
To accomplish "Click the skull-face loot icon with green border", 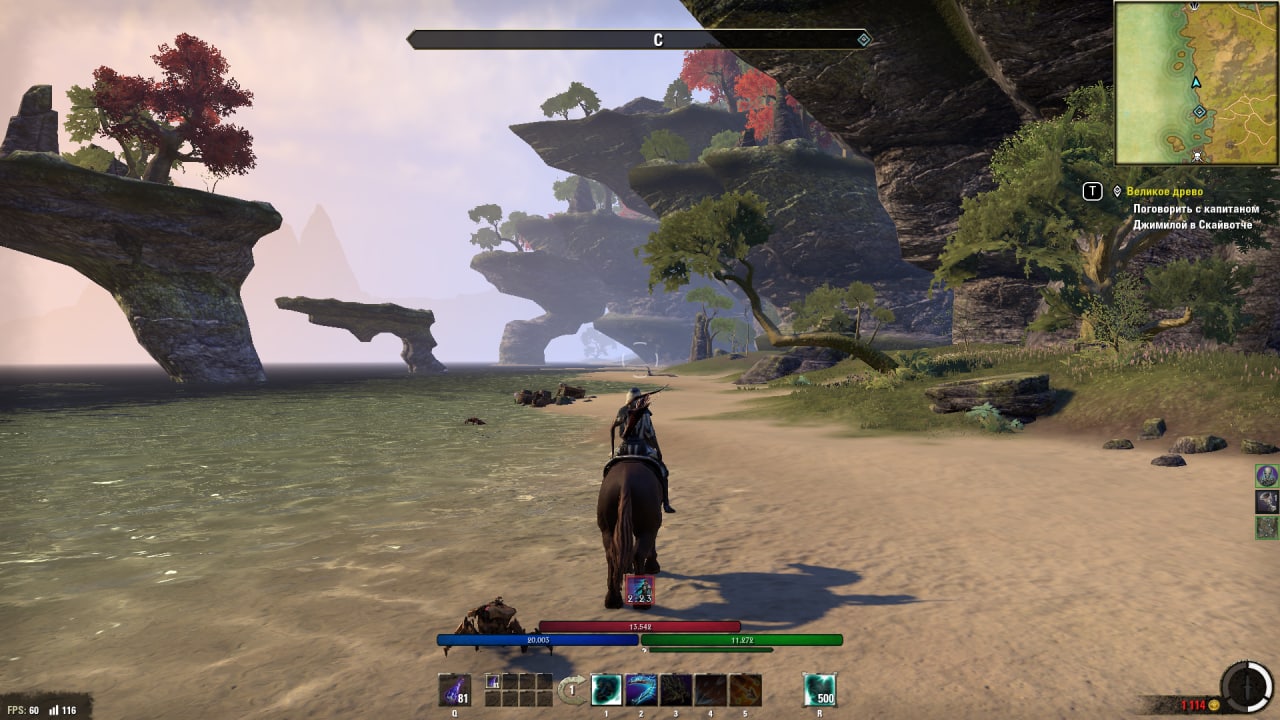I will [1267, 476].
